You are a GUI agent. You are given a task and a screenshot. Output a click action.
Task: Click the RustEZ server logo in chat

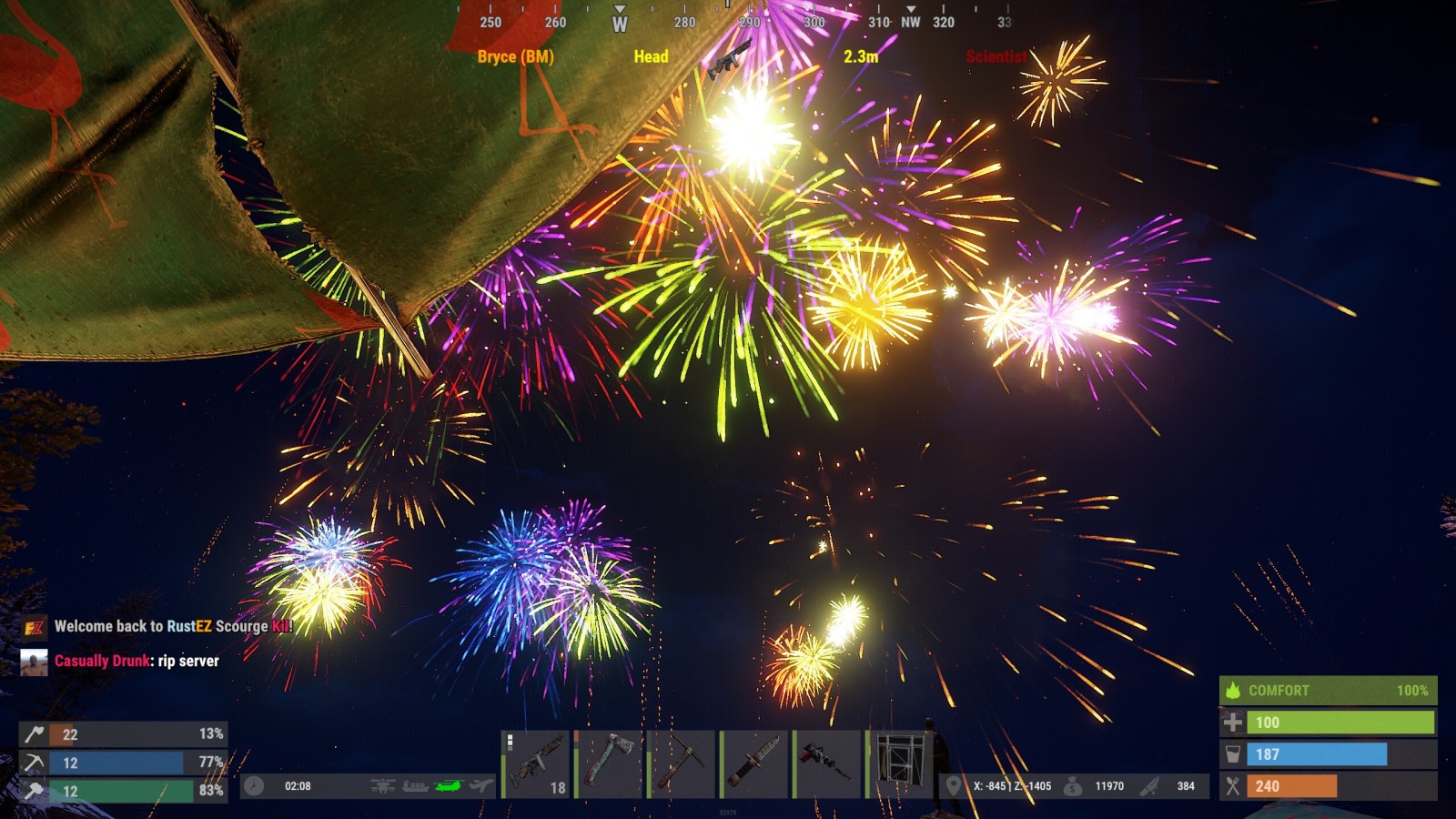coord(34,627)
